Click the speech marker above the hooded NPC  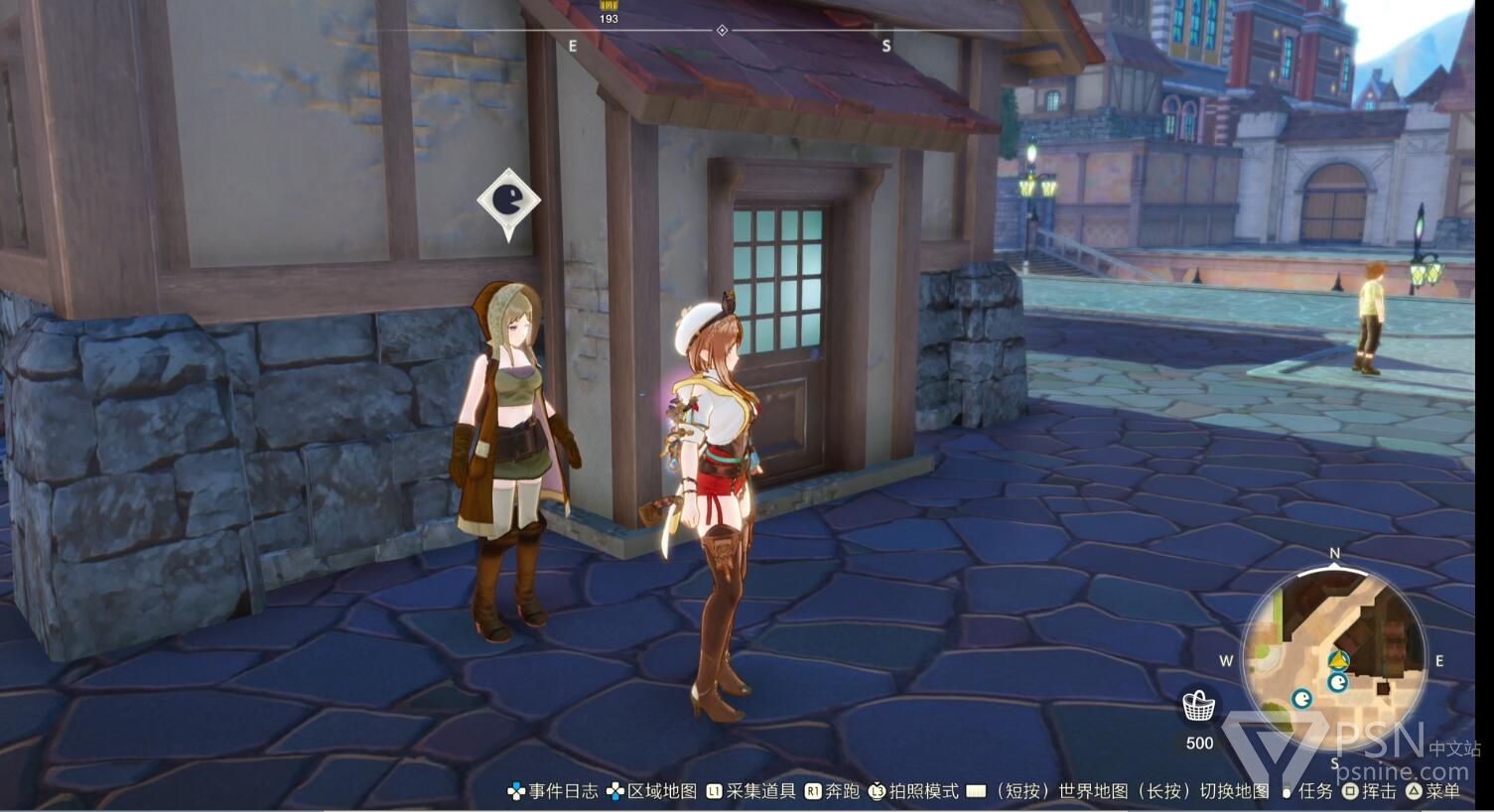coord(508,202)
